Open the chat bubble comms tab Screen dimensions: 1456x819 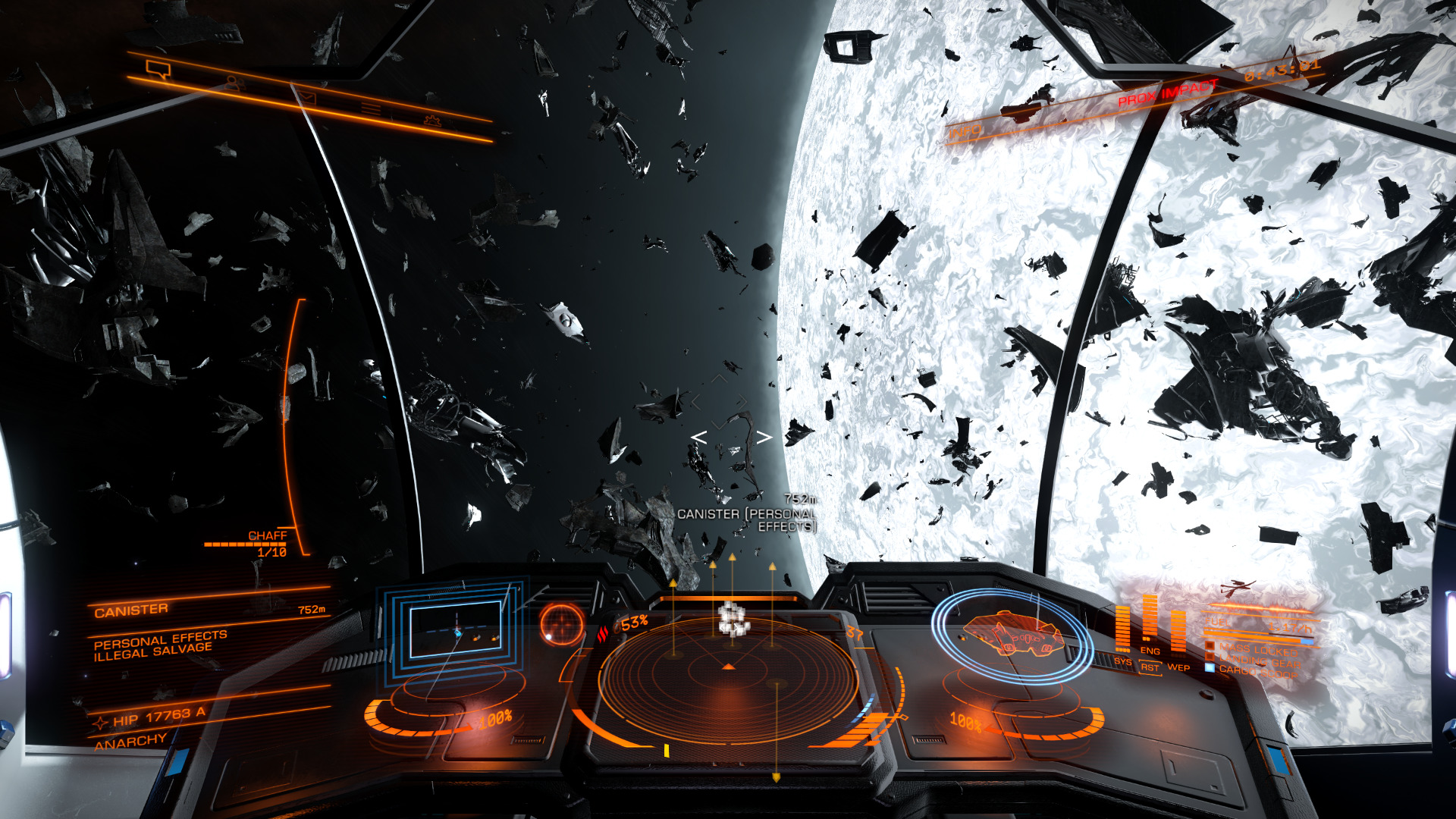(x=158, y=71)
